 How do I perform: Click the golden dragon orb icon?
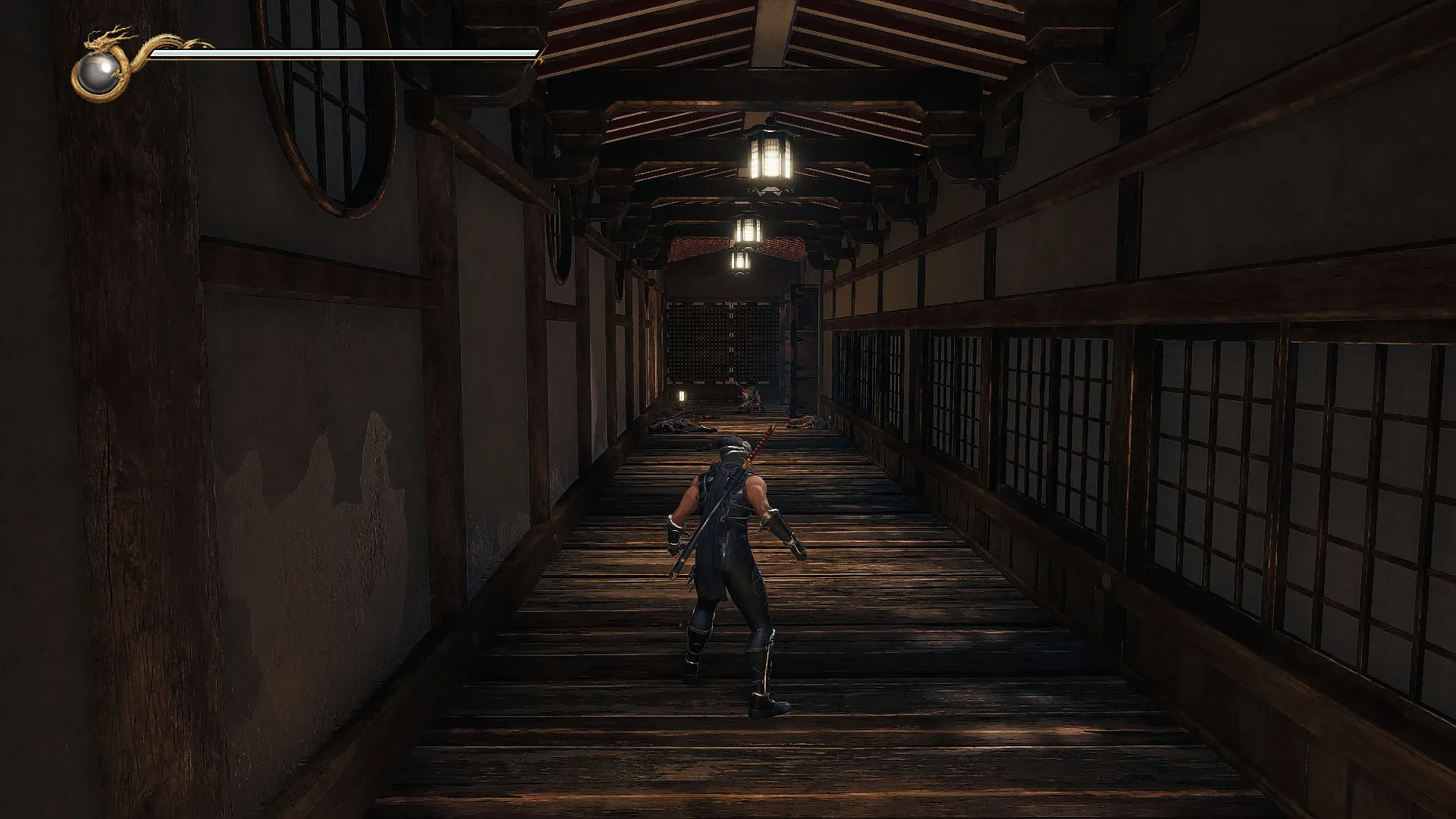(99, 74)
